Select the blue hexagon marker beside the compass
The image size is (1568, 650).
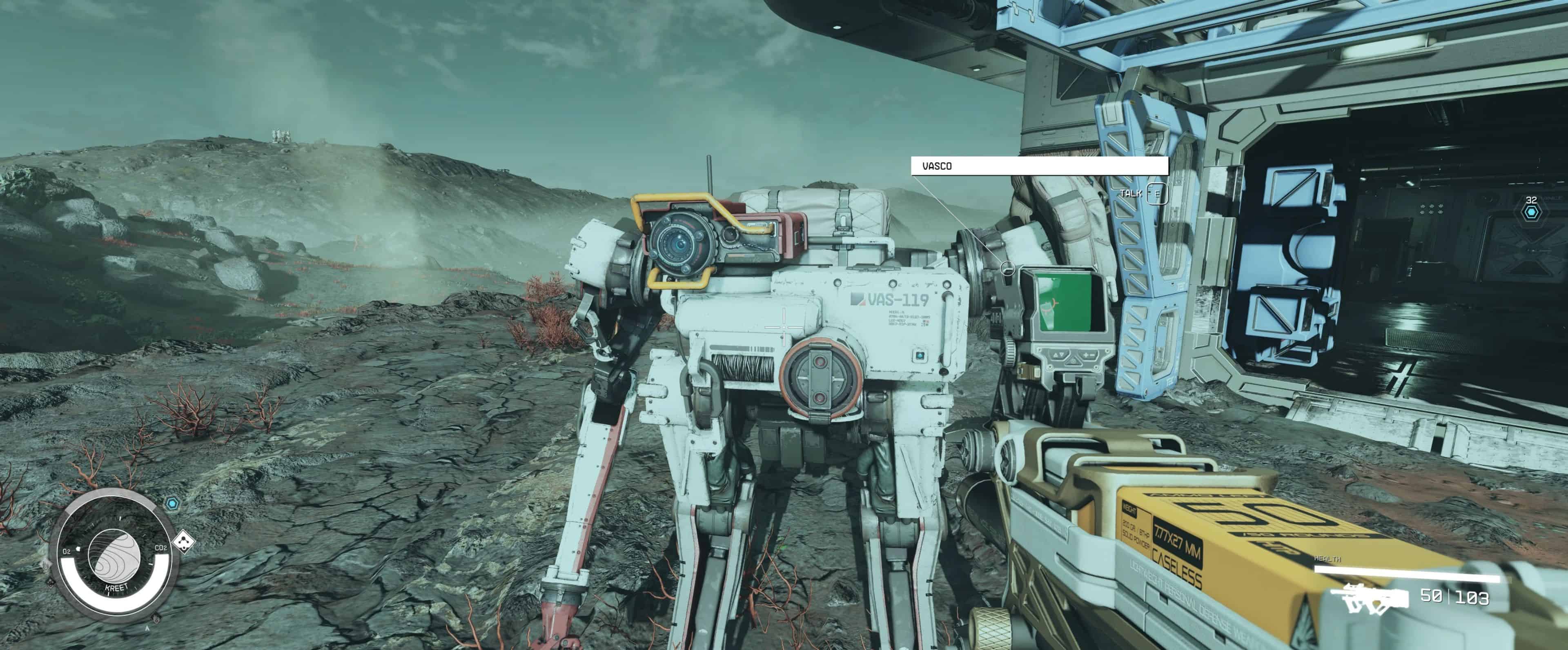(x=173, y=504)
